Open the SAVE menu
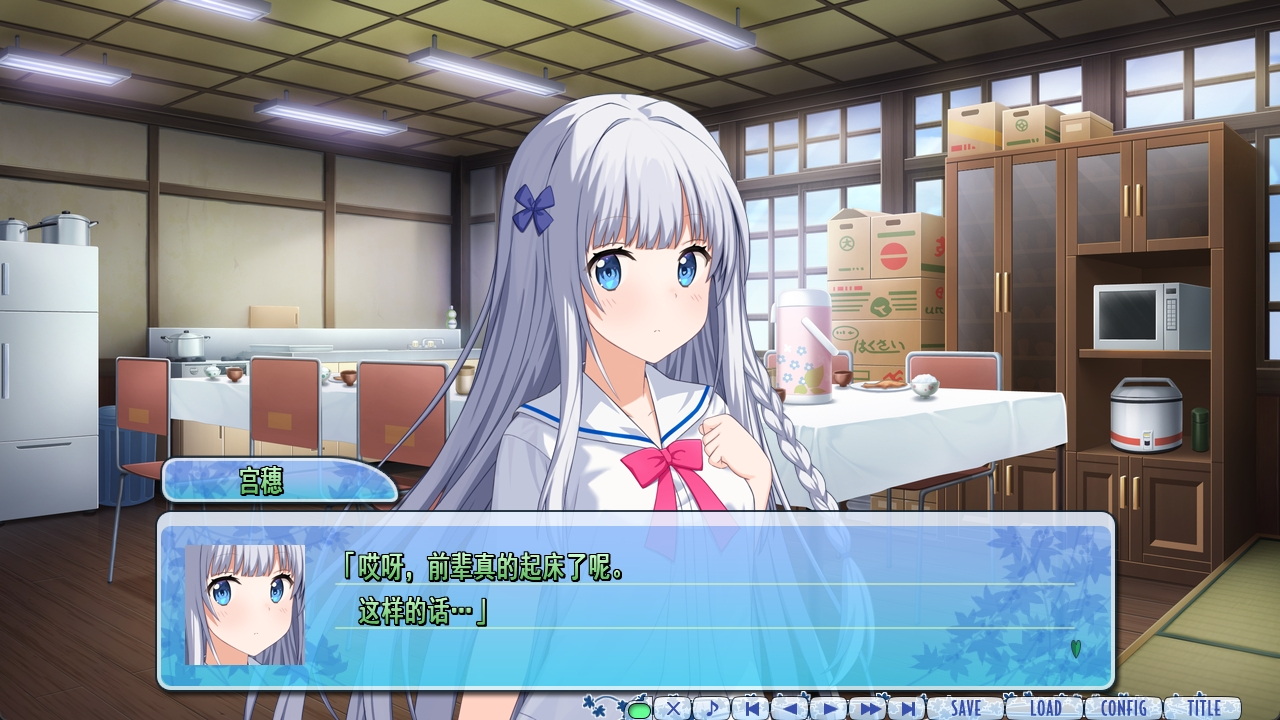 [966, 708]
